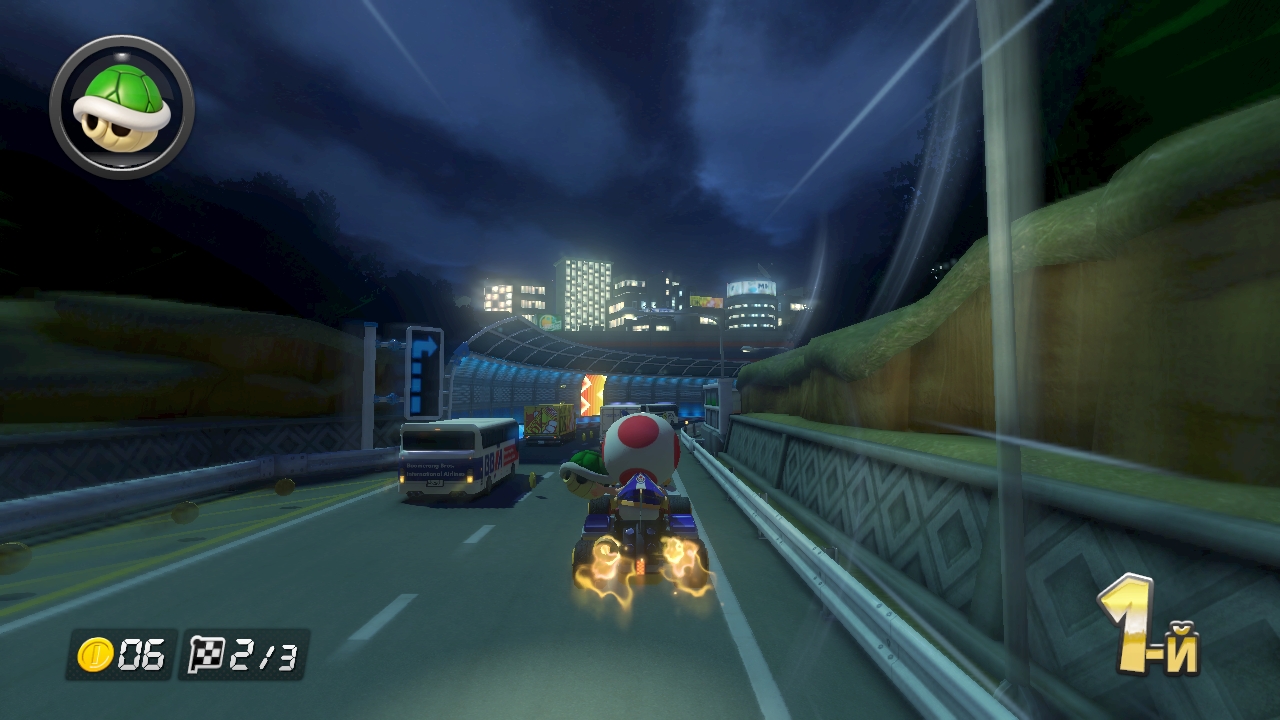
Task: Use the green shell item slot
Action: coord(122,107)
